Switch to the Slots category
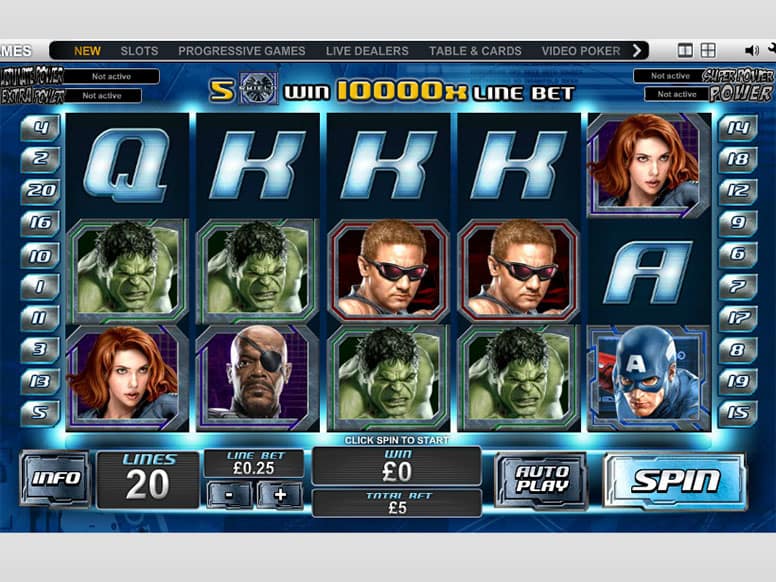The height and width of the screenshot is (582, 776). [139, 51]
